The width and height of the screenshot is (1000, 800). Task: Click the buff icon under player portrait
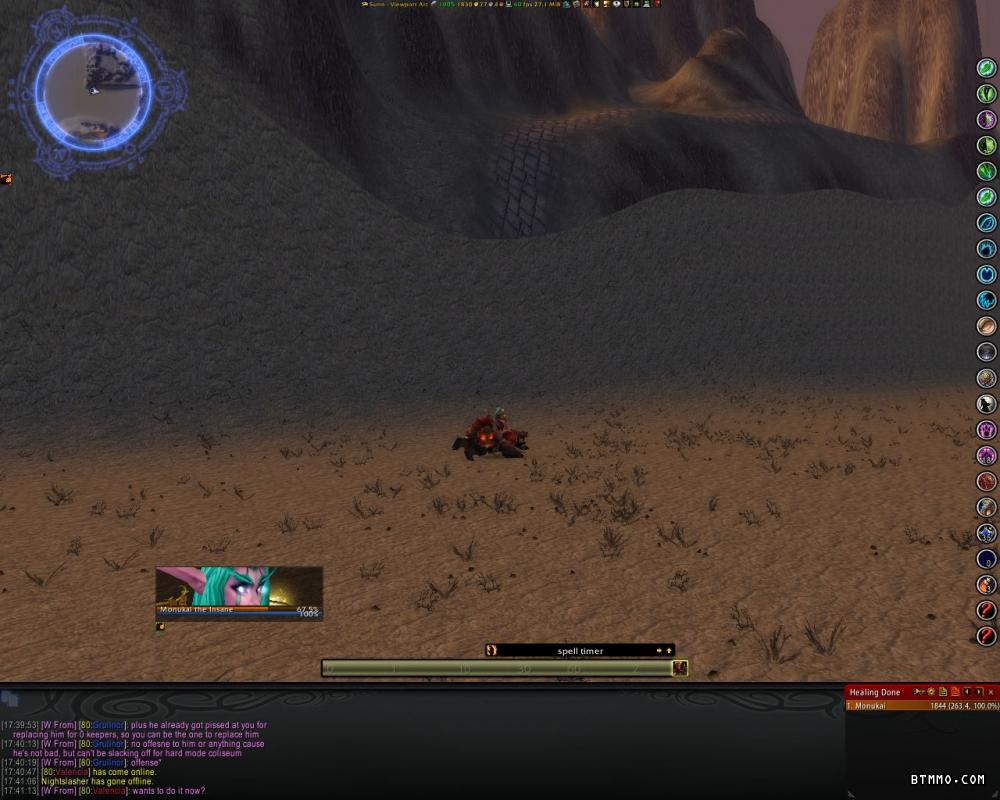tap(160, 627)
